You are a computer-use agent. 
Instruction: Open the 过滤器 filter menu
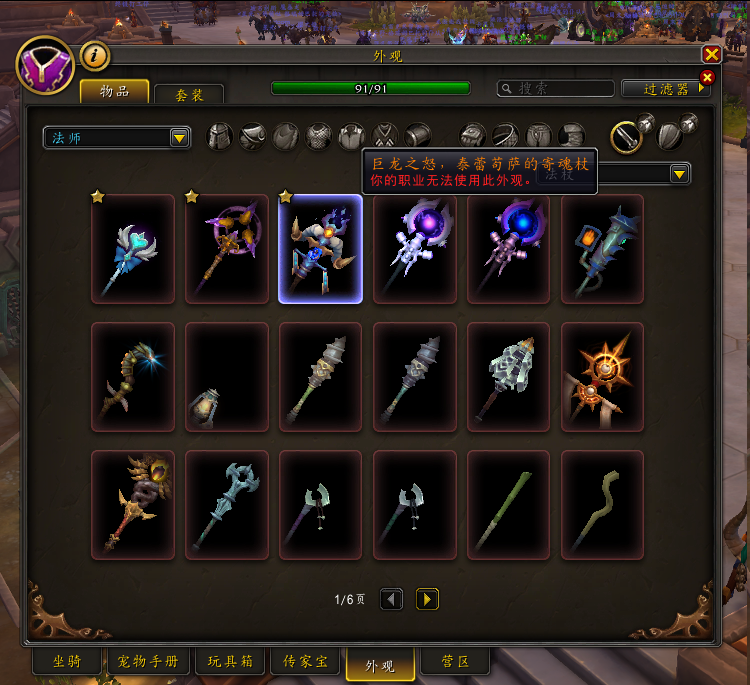[667, 89]
